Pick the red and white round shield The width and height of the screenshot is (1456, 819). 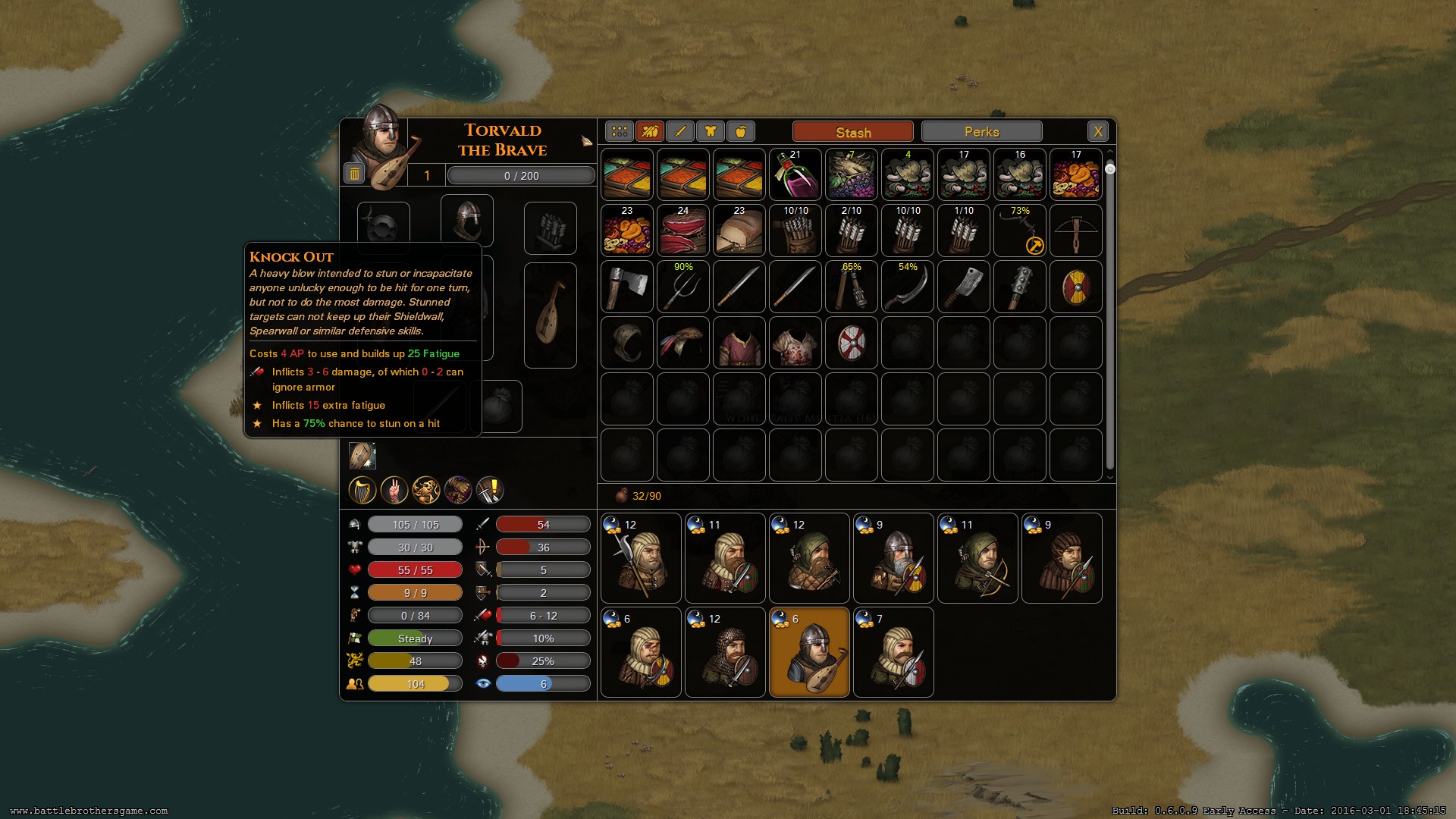point(851,344)
